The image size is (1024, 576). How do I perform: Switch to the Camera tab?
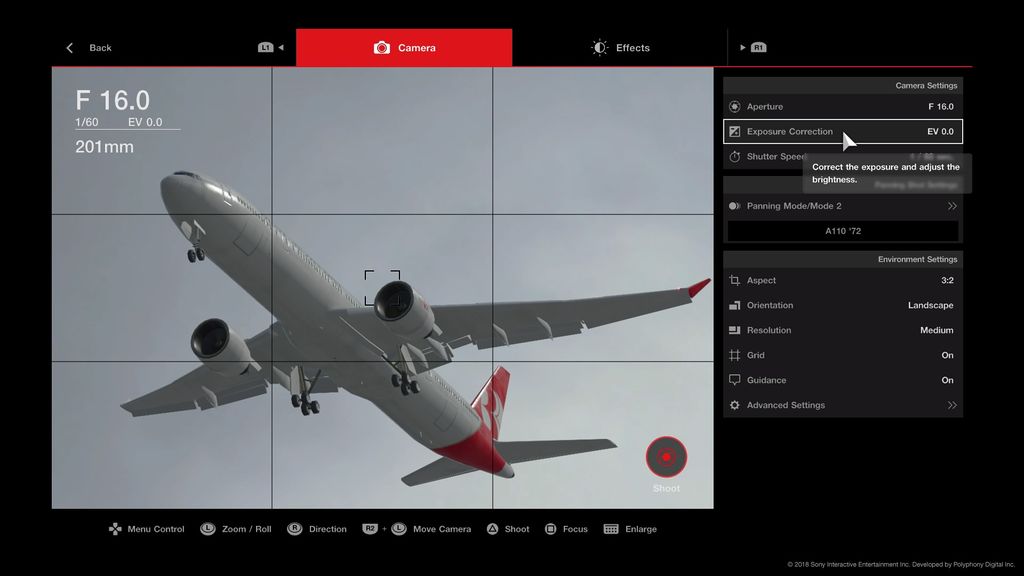tap(405, 48)
